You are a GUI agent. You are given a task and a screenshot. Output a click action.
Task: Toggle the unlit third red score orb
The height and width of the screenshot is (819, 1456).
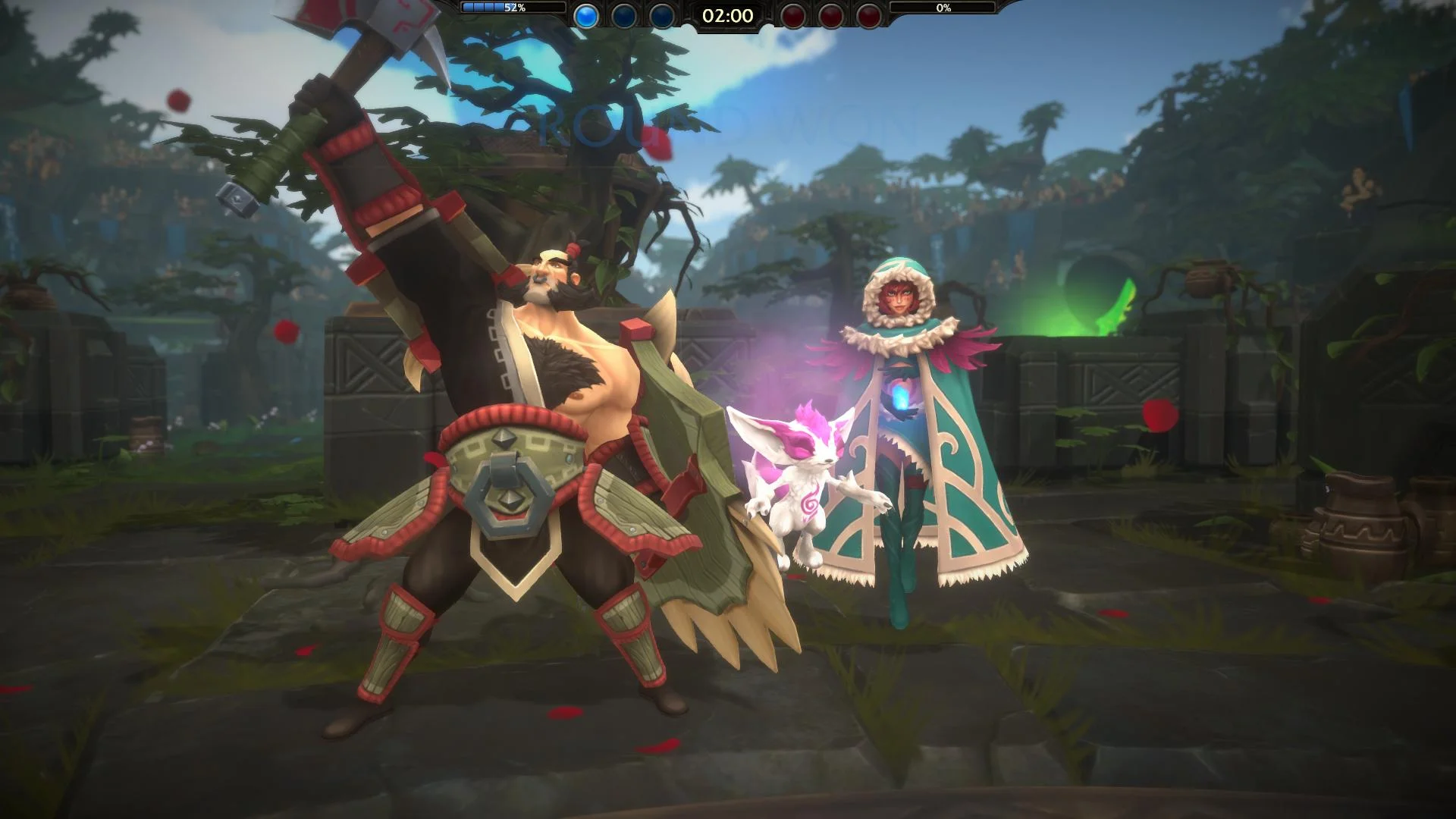[868, 17]
